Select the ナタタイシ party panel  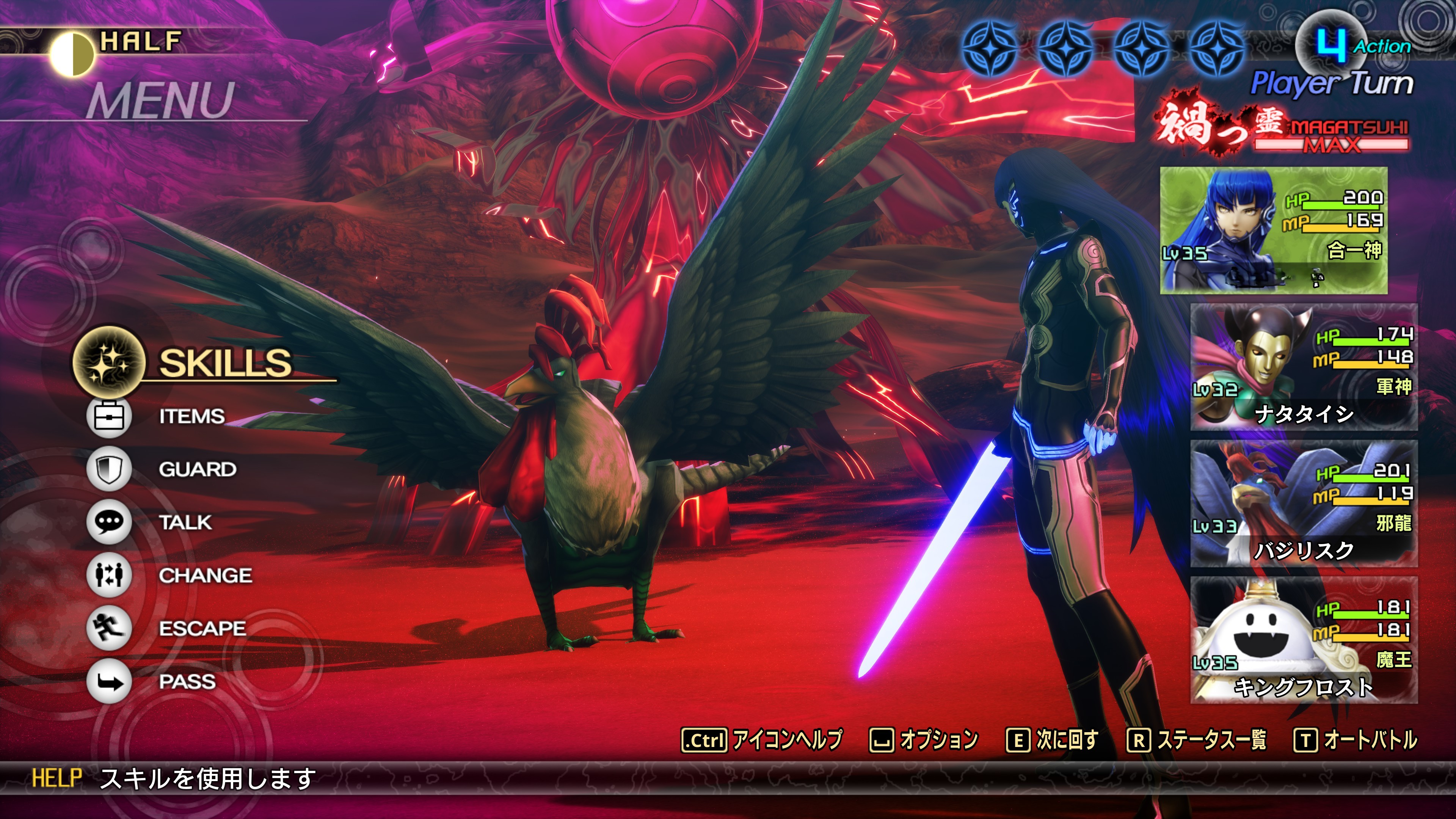1304,367
